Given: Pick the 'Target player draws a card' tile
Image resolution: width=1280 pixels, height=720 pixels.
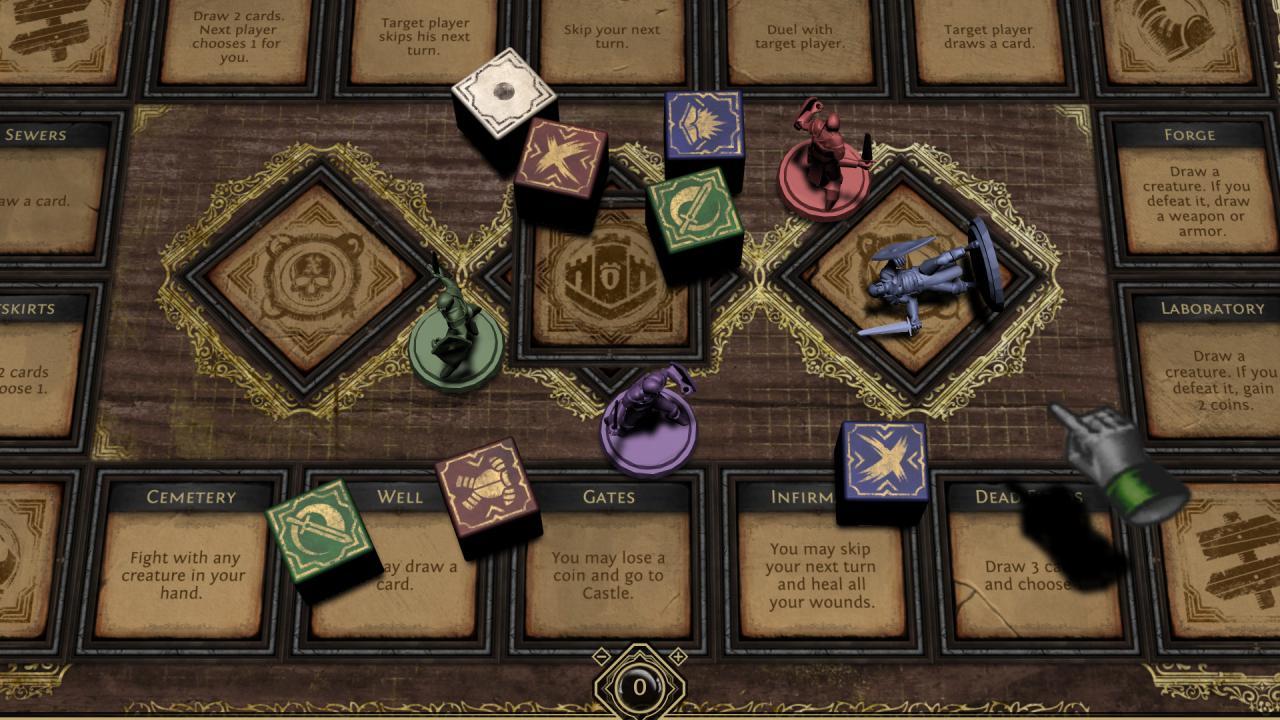Looking at the screenshot, I should tap(988, 37).
